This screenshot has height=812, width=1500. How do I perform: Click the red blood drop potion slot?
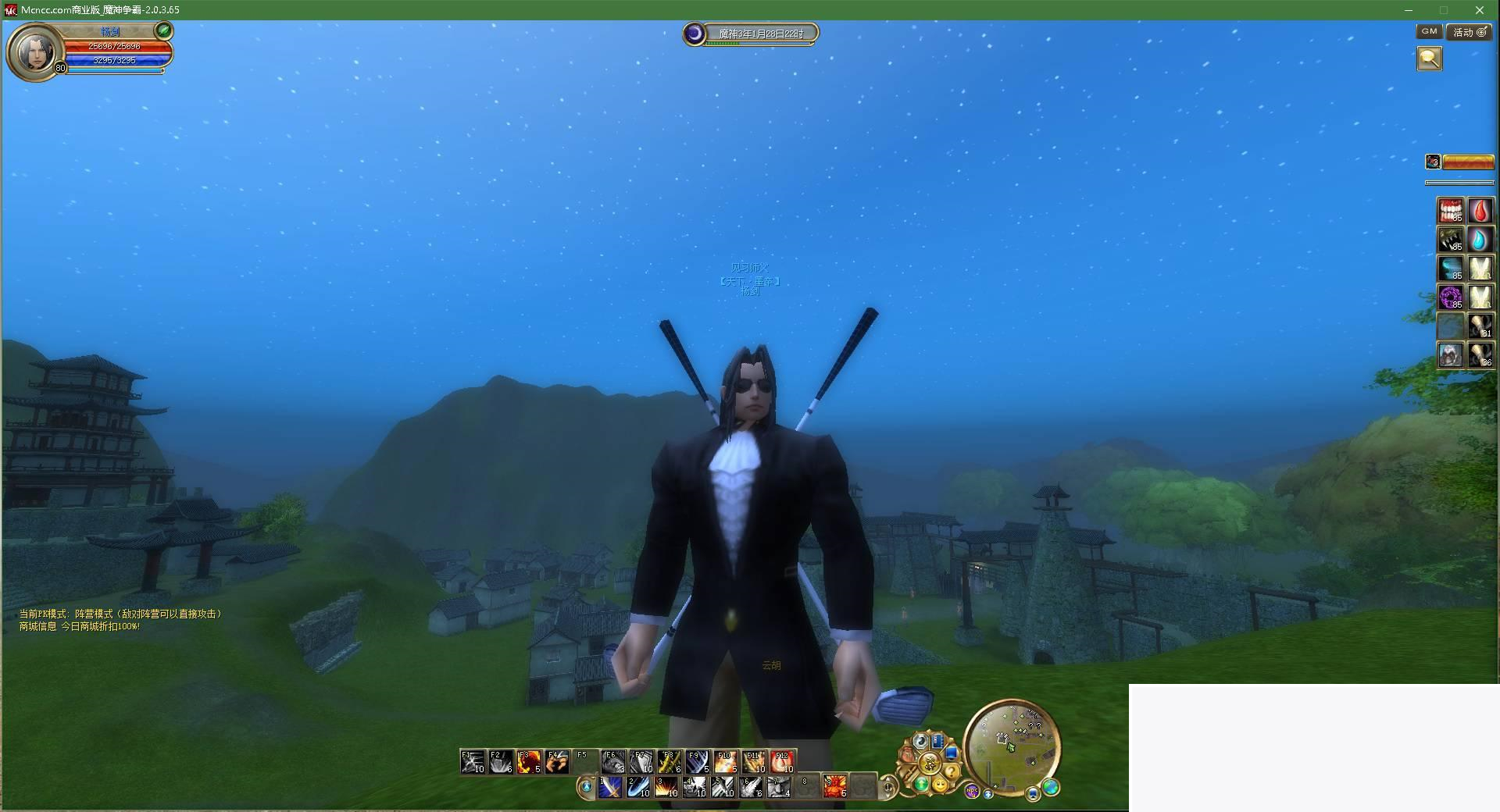point(1480,210)
